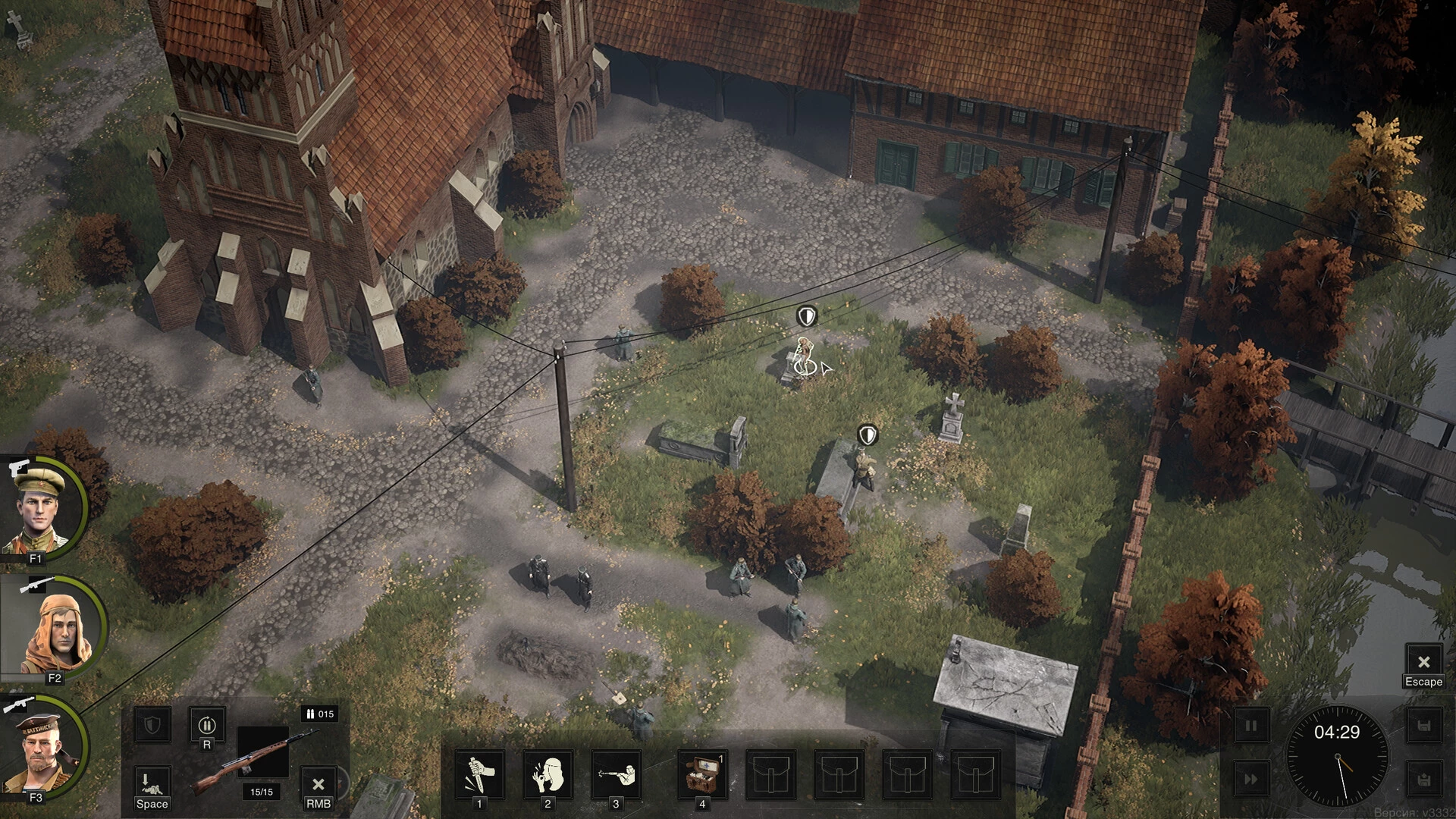Pause the game time
This screenshot has height=819, width=1456.
(1250, 726)
